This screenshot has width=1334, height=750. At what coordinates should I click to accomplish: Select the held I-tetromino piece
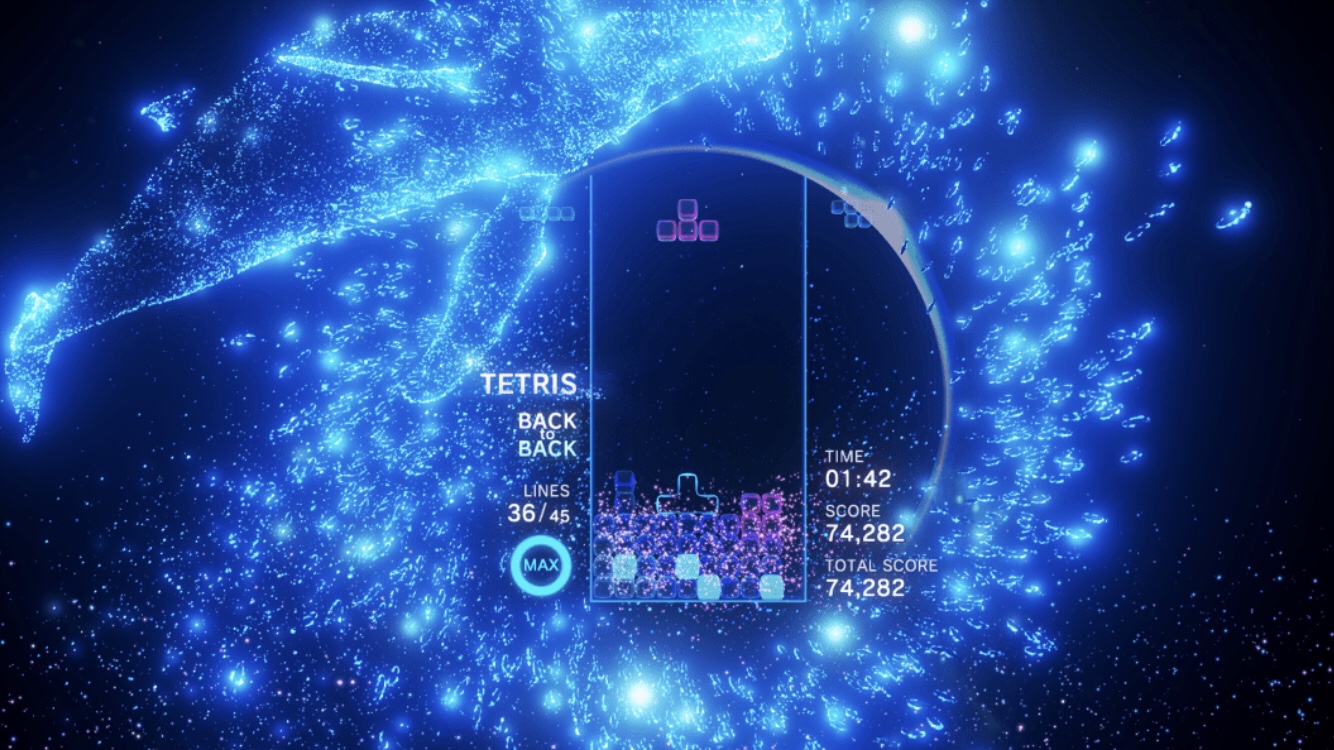(547, 213)
